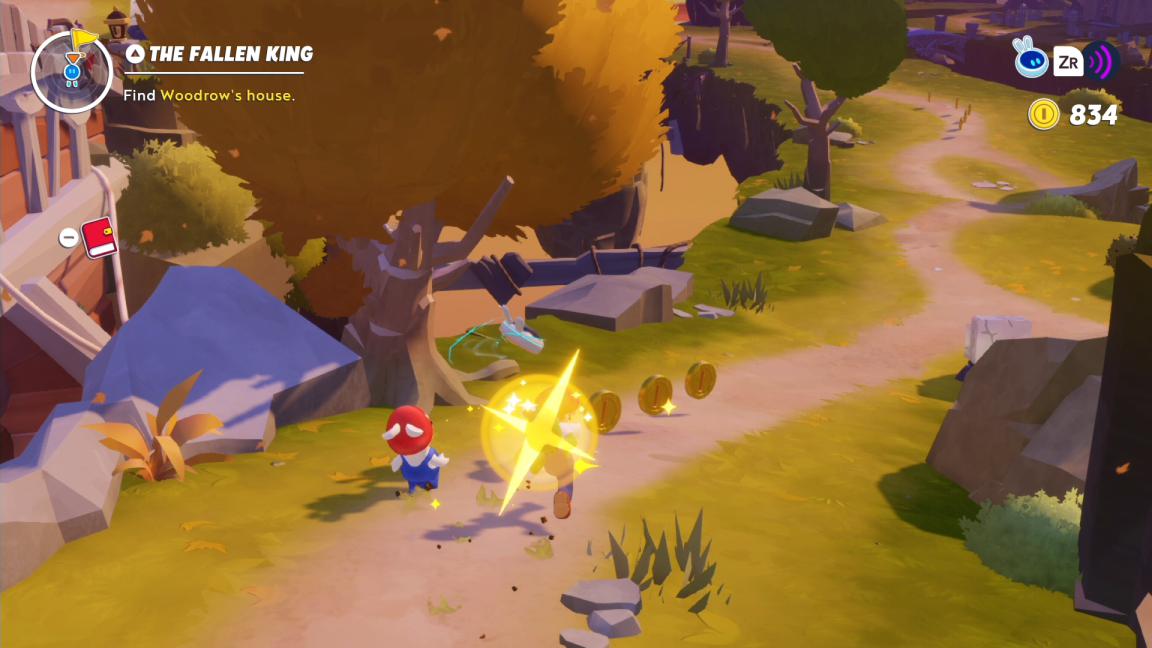Select the Beep-0 robot icon
Image resolution: width=1152 pixels, height=648 pixels.
point(1031,61)
